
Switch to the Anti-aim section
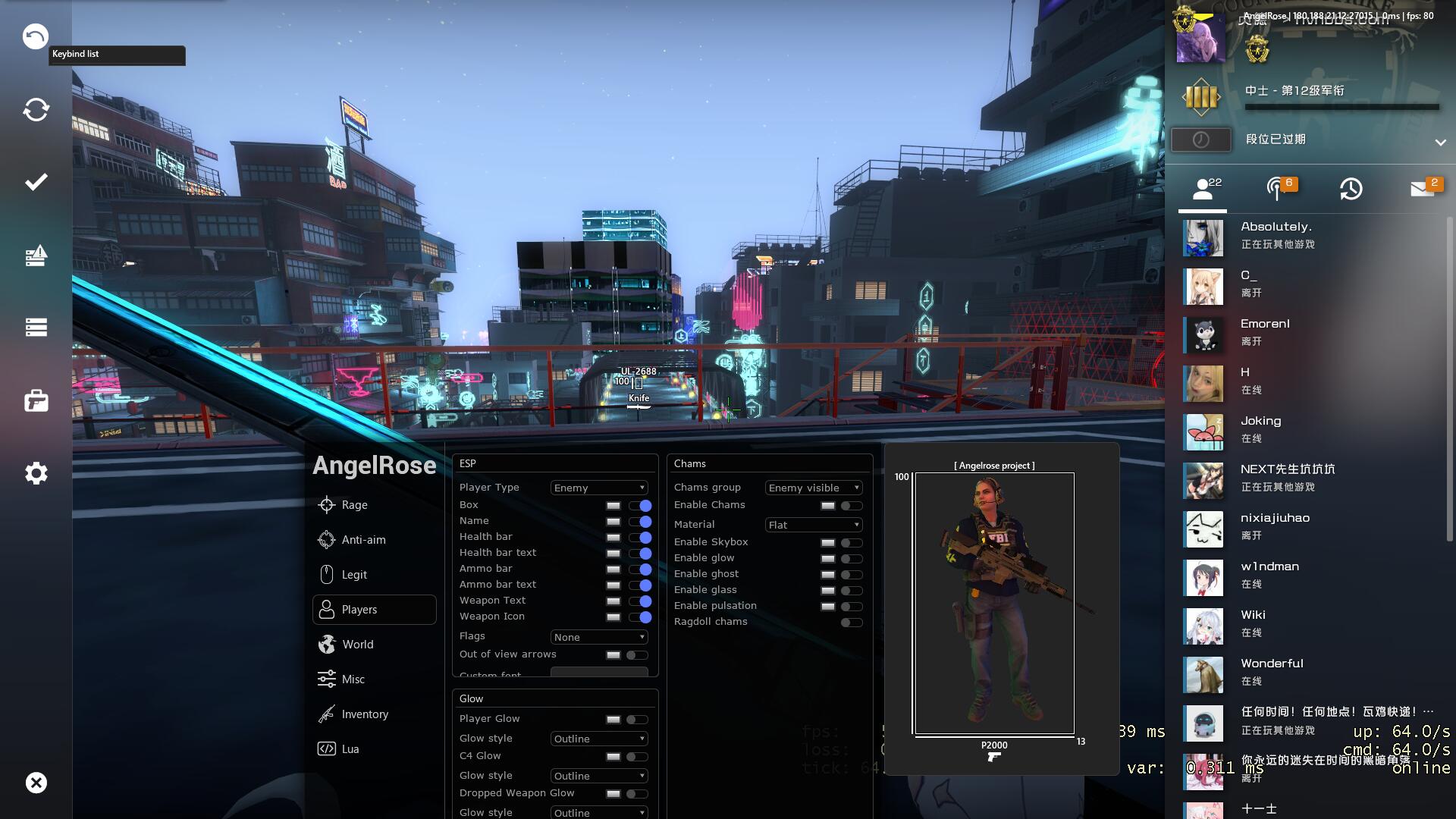pyautogui.click(x=363, y=540)
